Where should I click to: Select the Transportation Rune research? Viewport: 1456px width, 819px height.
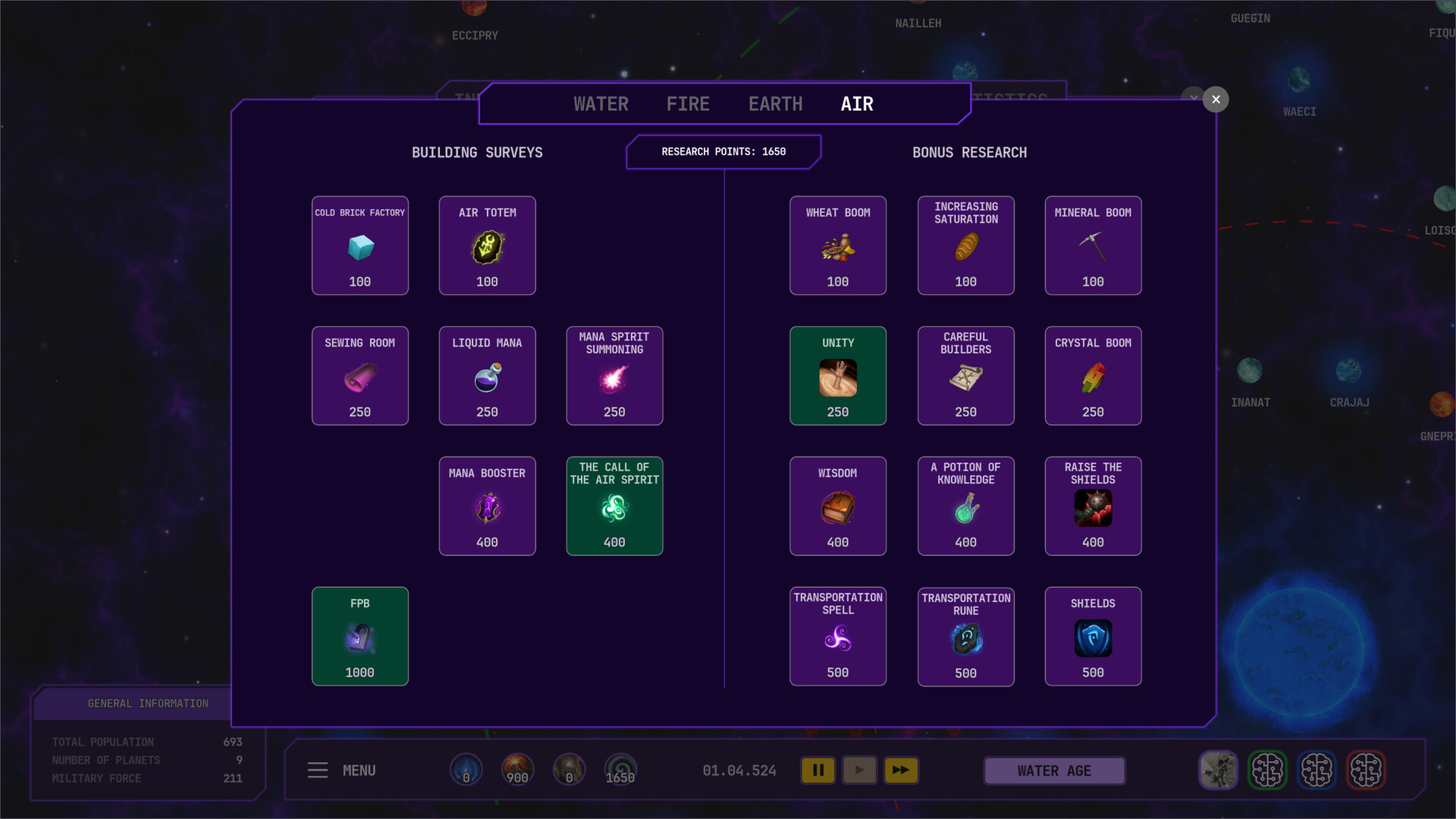pyautogui.click(x=965, y=635)
